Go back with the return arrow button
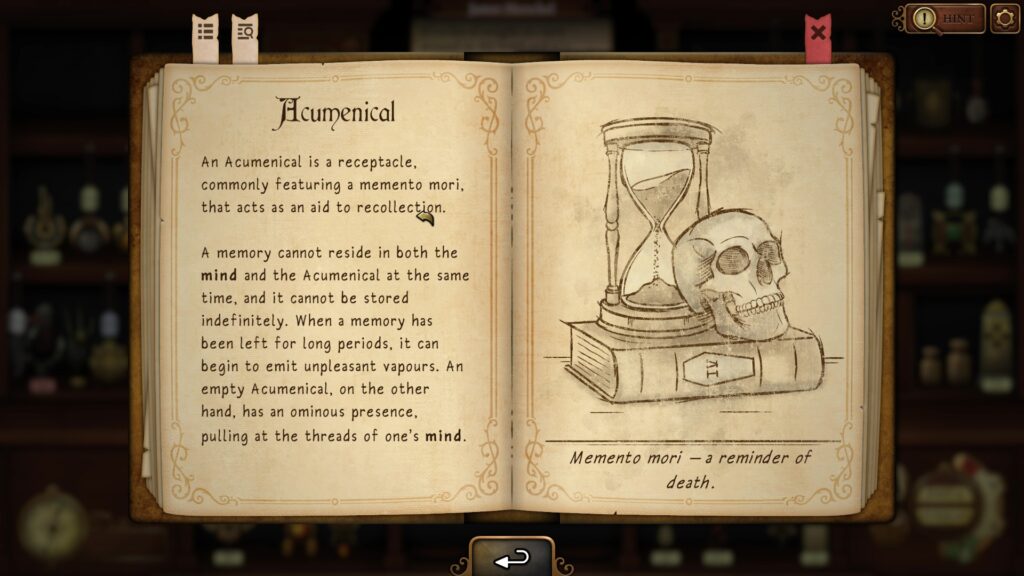This screenshot has height=576, width=1024. [x=511, y=560]
